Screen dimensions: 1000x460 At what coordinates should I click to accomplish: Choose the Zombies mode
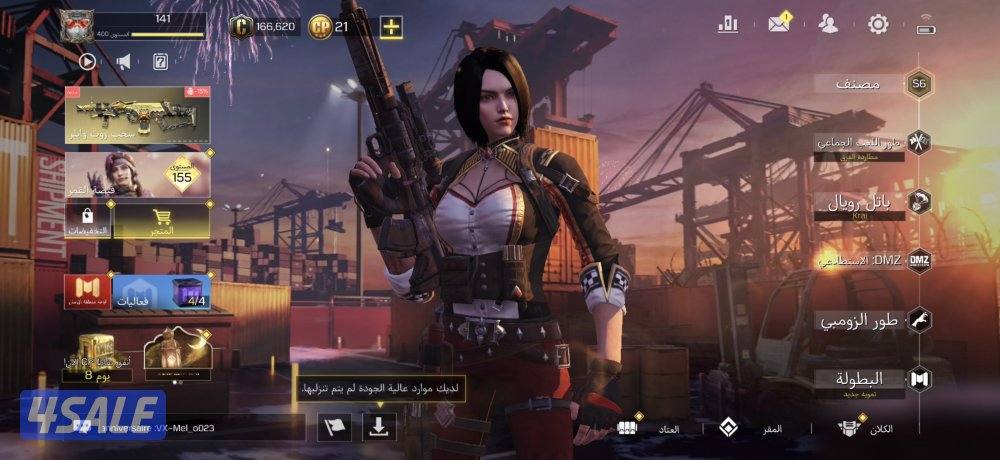pos(918,321)
